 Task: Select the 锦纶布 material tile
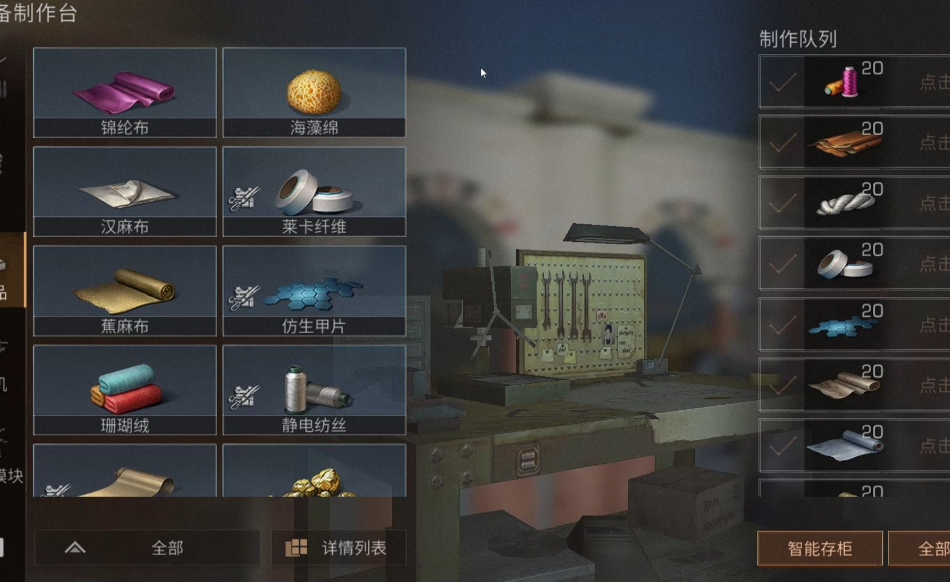click(x=125, y=92)
